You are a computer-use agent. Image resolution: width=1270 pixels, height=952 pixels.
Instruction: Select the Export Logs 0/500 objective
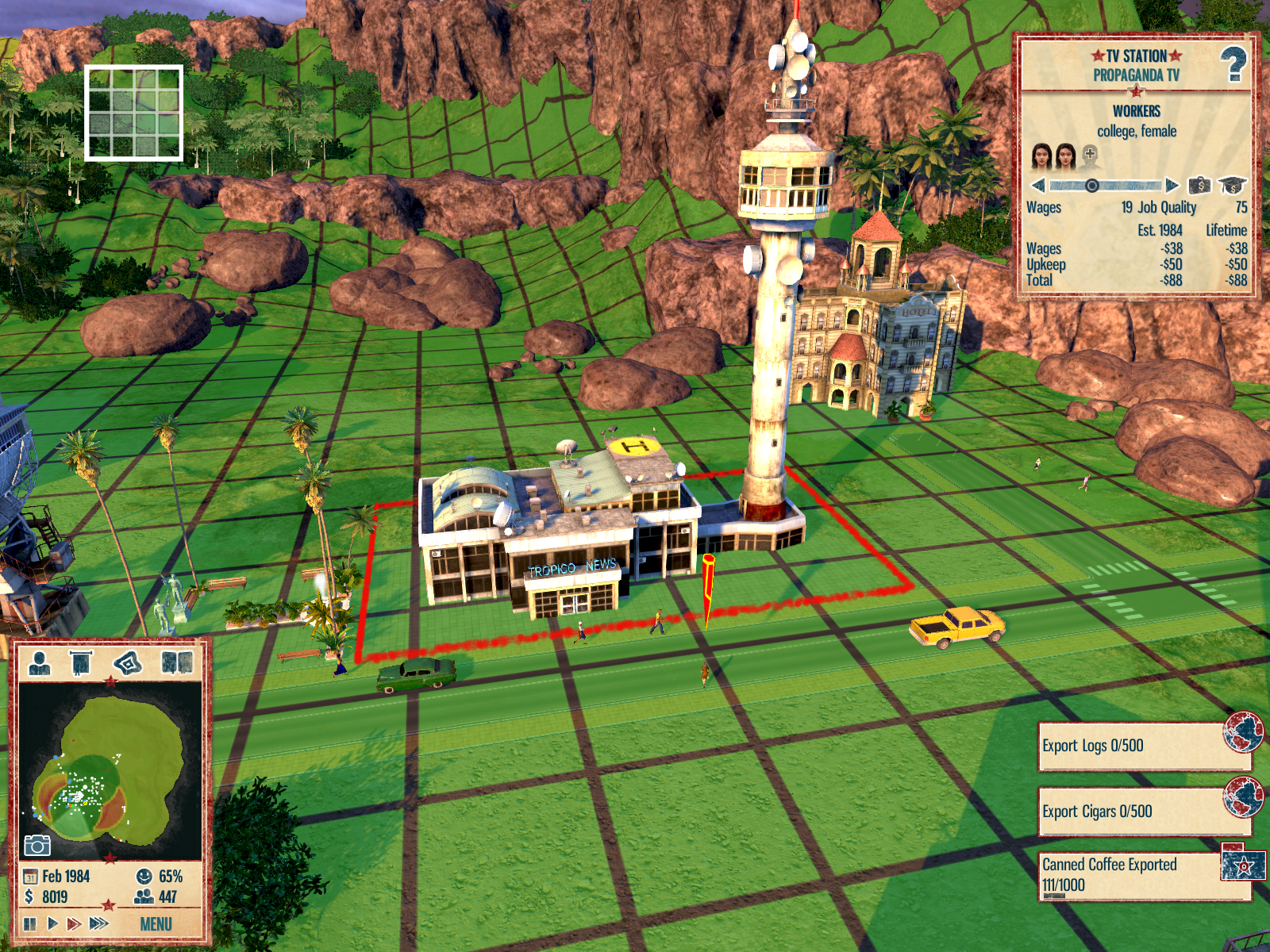click(x=1135, y=746)
